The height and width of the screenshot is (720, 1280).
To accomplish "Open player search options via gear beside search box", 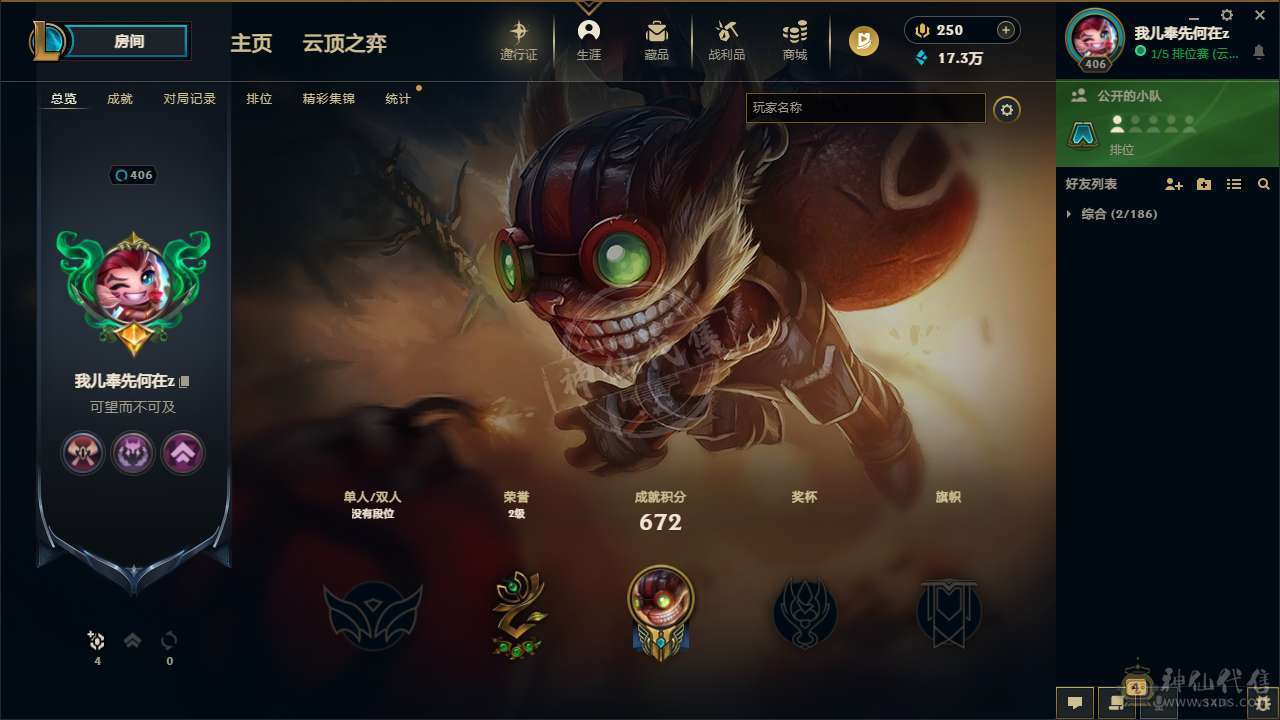I will click(x=1006, y=110).
